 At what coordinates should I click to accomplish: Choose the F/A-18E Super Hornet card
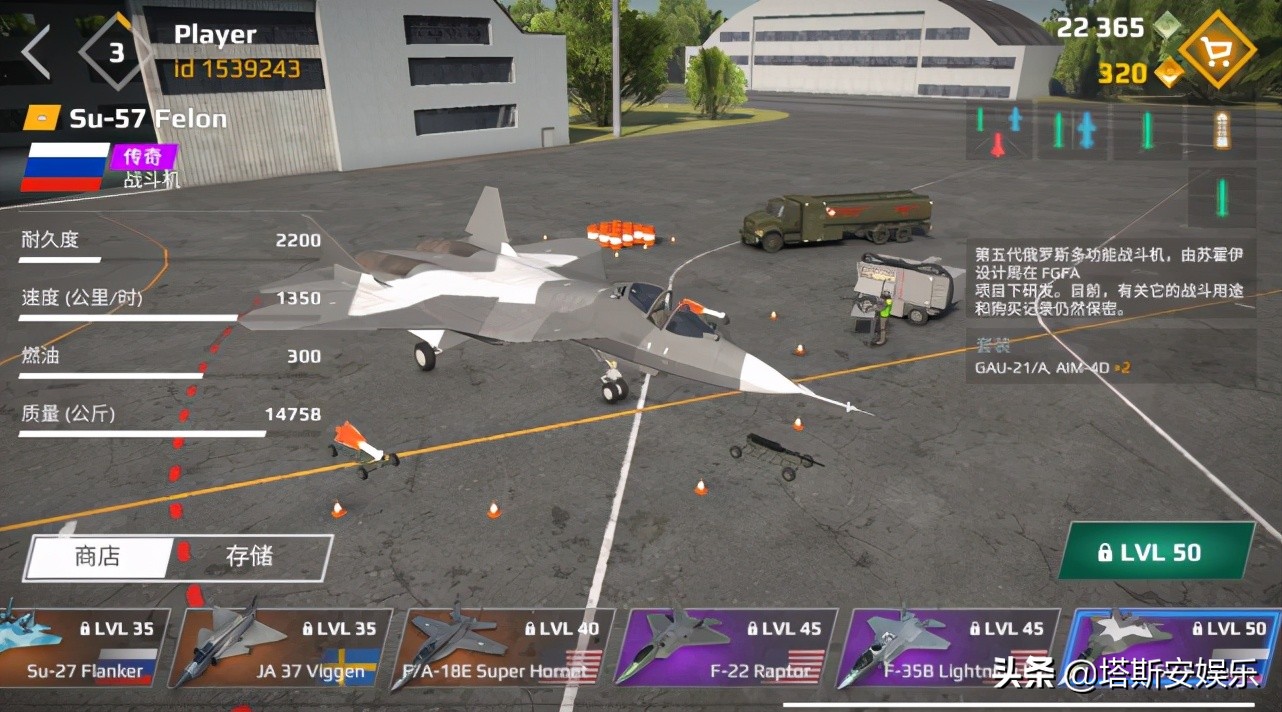pos(503,650)
